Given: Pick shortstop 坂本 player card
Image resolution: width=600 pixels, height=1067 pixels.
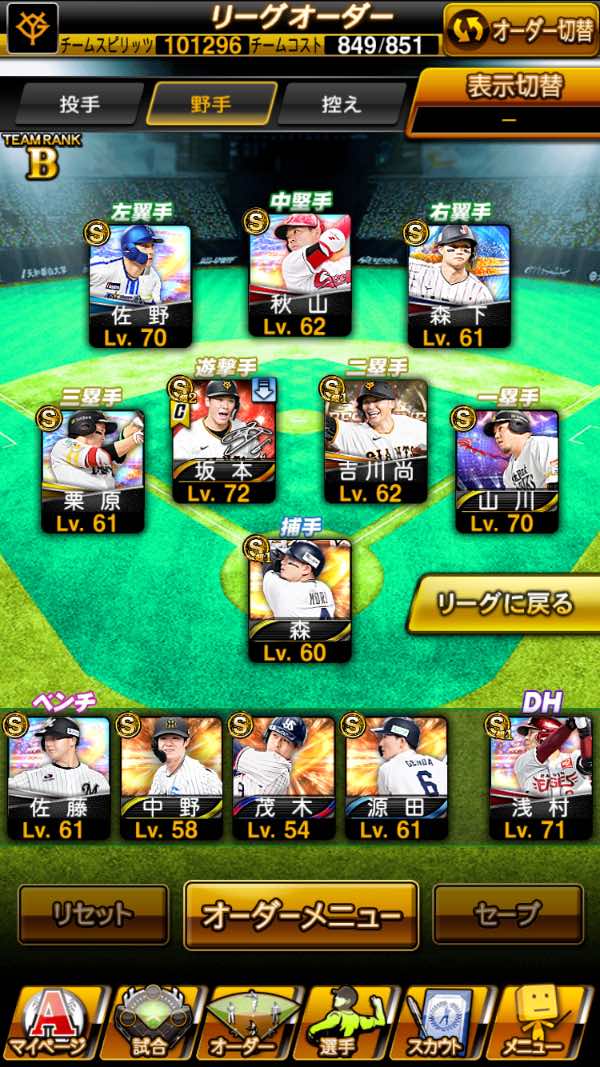Looking at the screenshot, I should coord(224,440).
